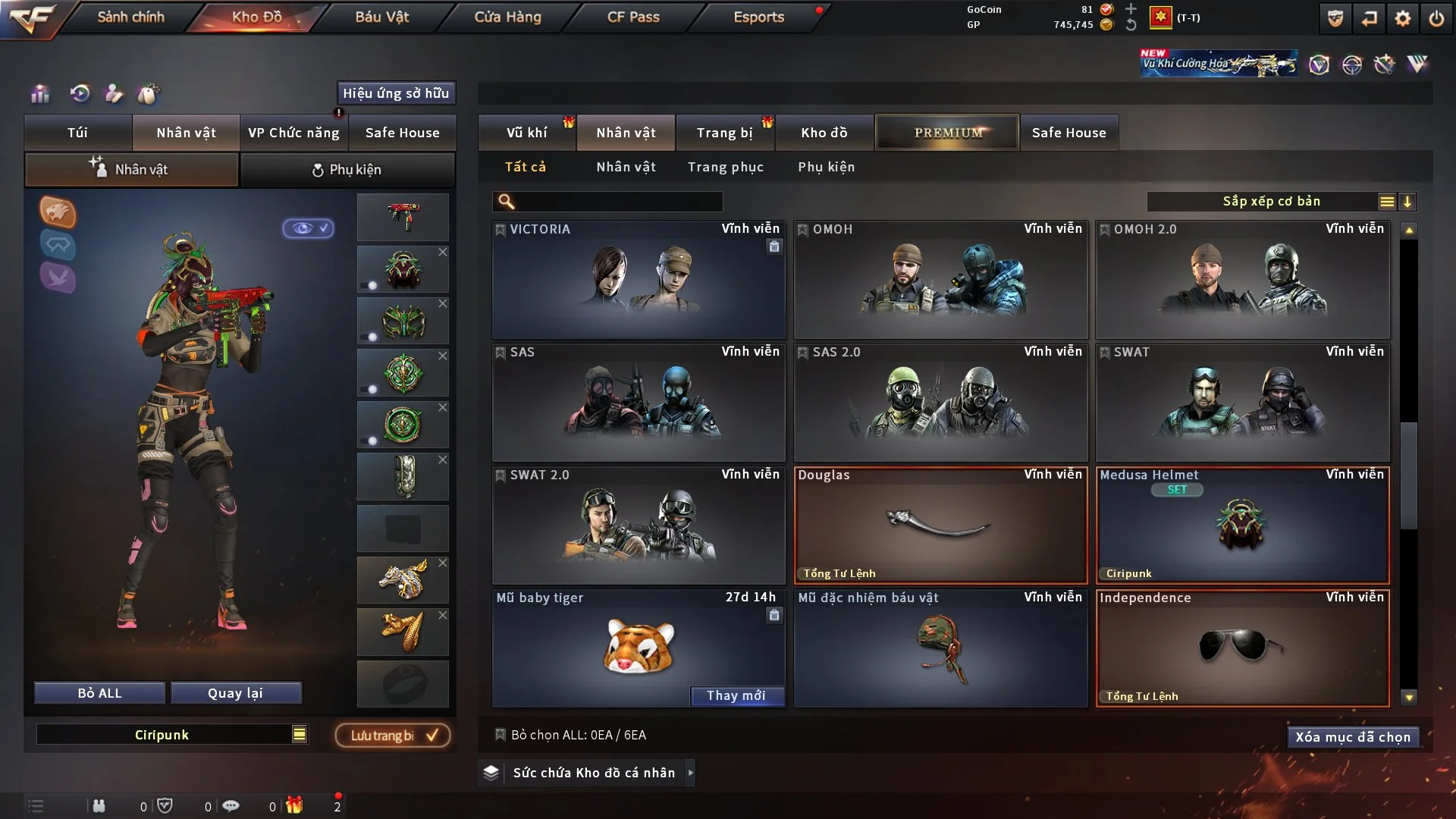Screen dimensions: 1456x819
Task: Show the Trang phục subcategory
Action: tap(725, 167)
